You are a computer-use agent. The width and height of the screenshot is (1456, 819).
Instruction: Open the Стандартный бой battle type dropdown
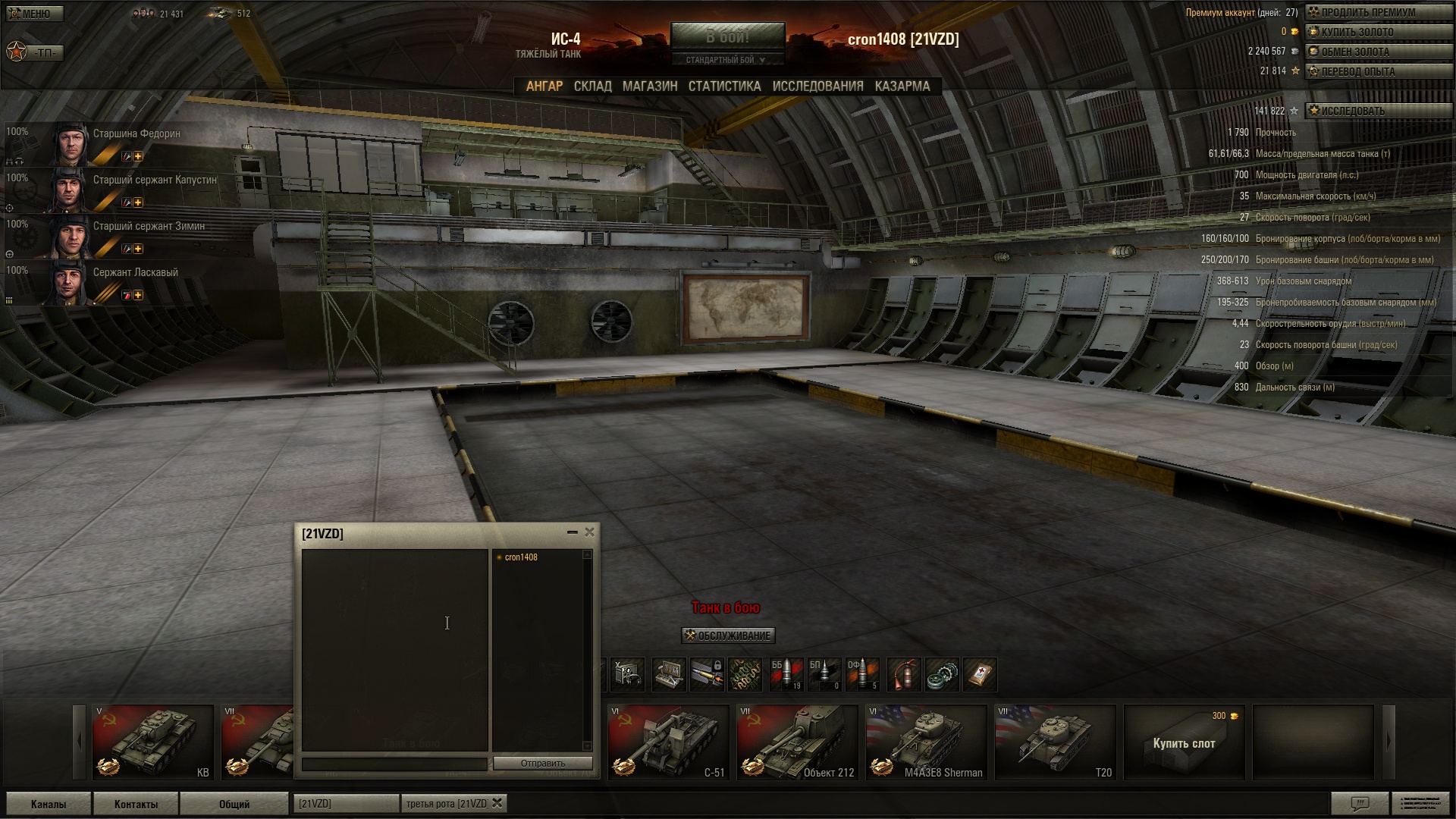pyautogui.click(x=726, y=60)
